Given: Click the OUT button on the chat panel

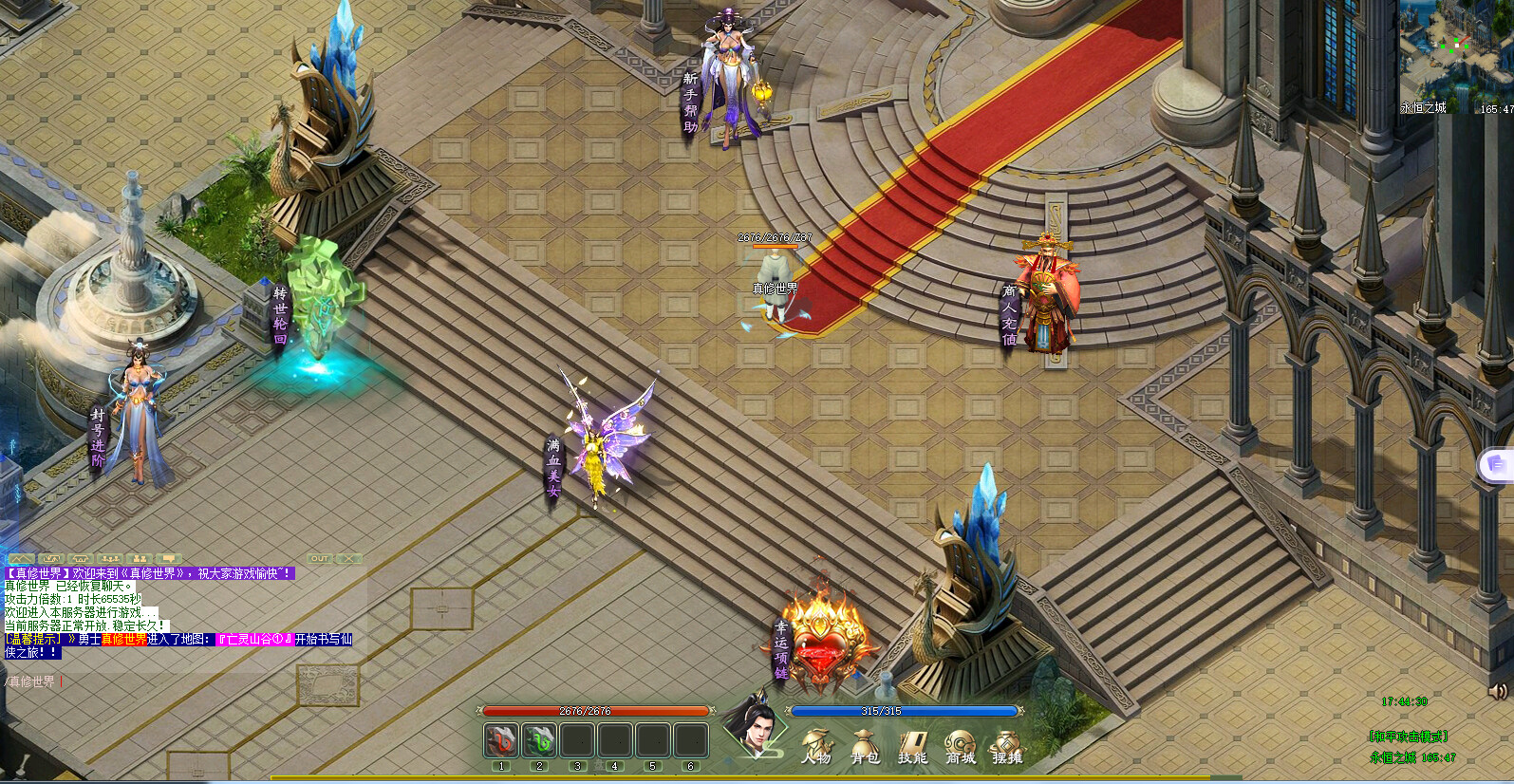Looking at the screenshot, I should coord(320,559).
